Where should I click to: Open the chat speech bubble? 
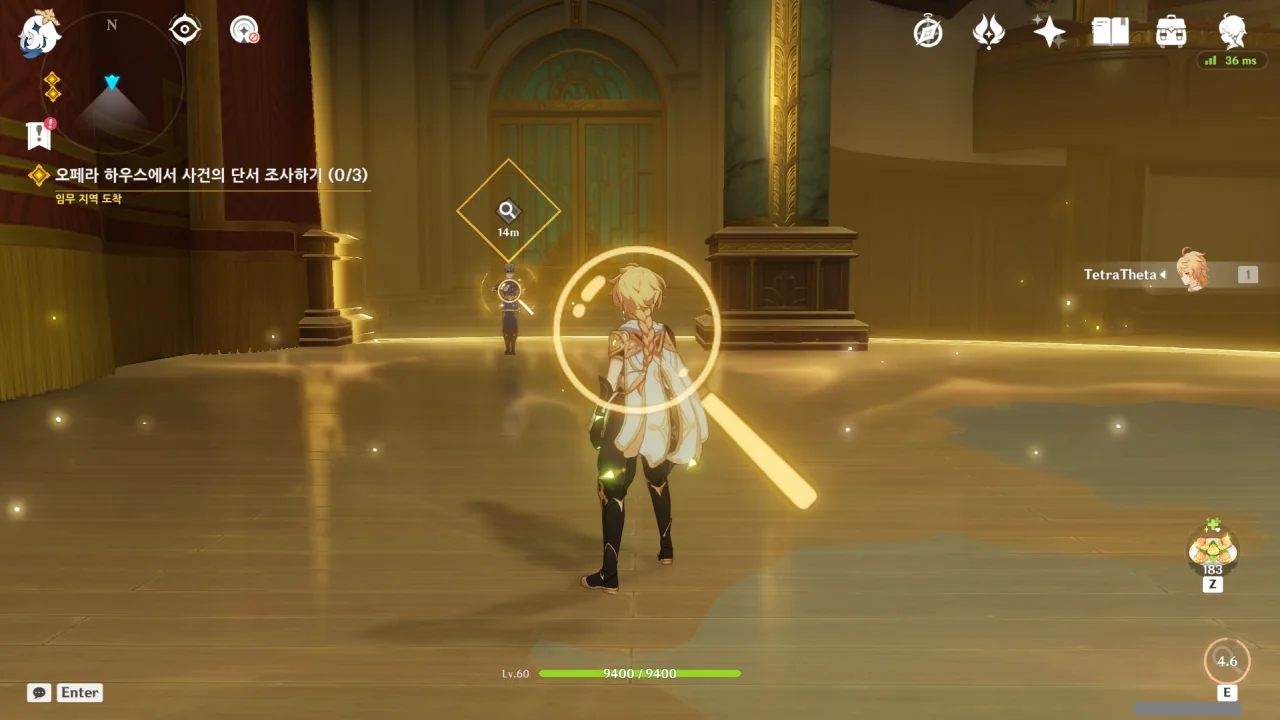(39, 692)
